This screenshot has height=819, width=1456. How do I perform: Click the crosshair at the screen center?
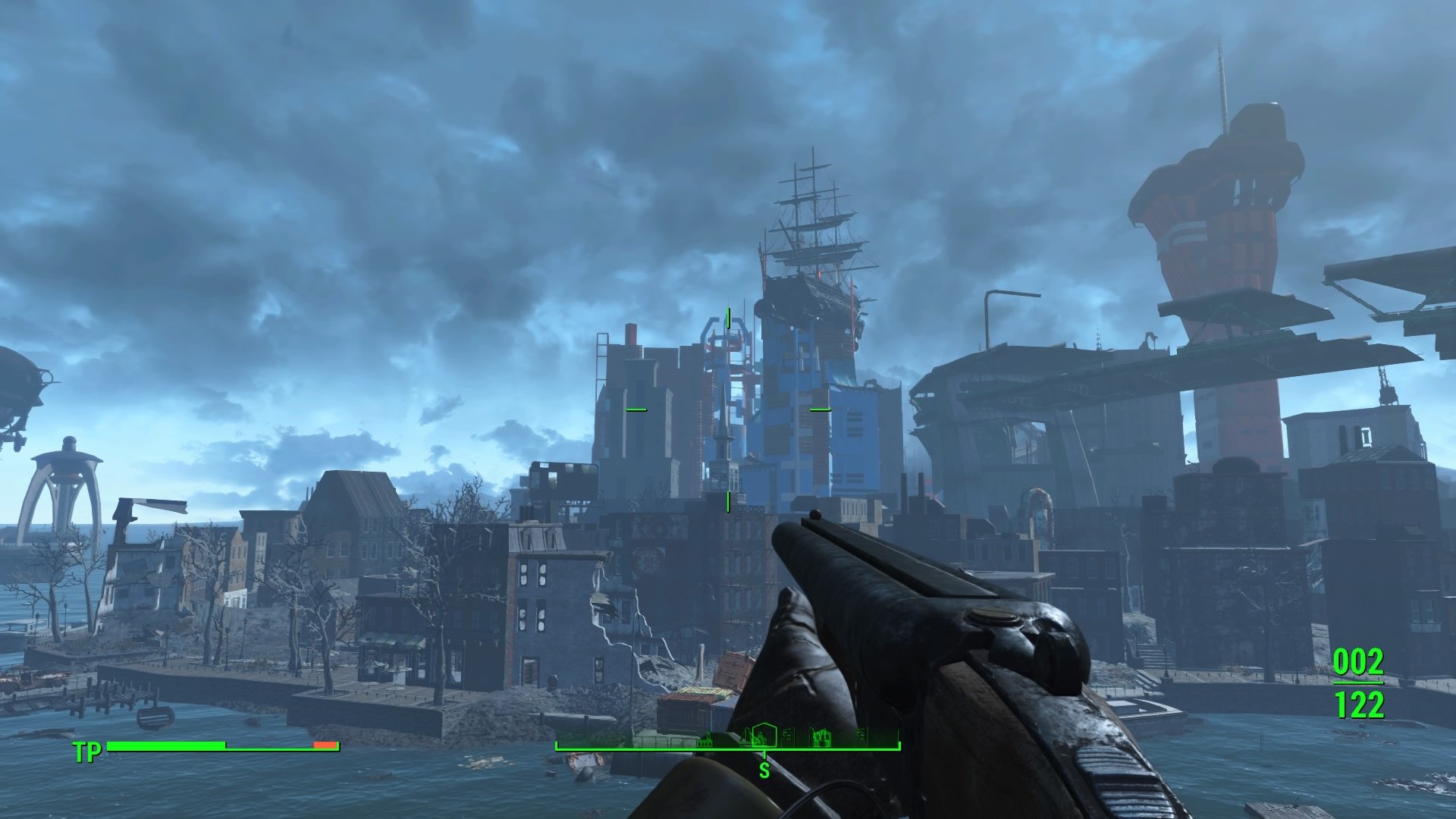[728, 409]
